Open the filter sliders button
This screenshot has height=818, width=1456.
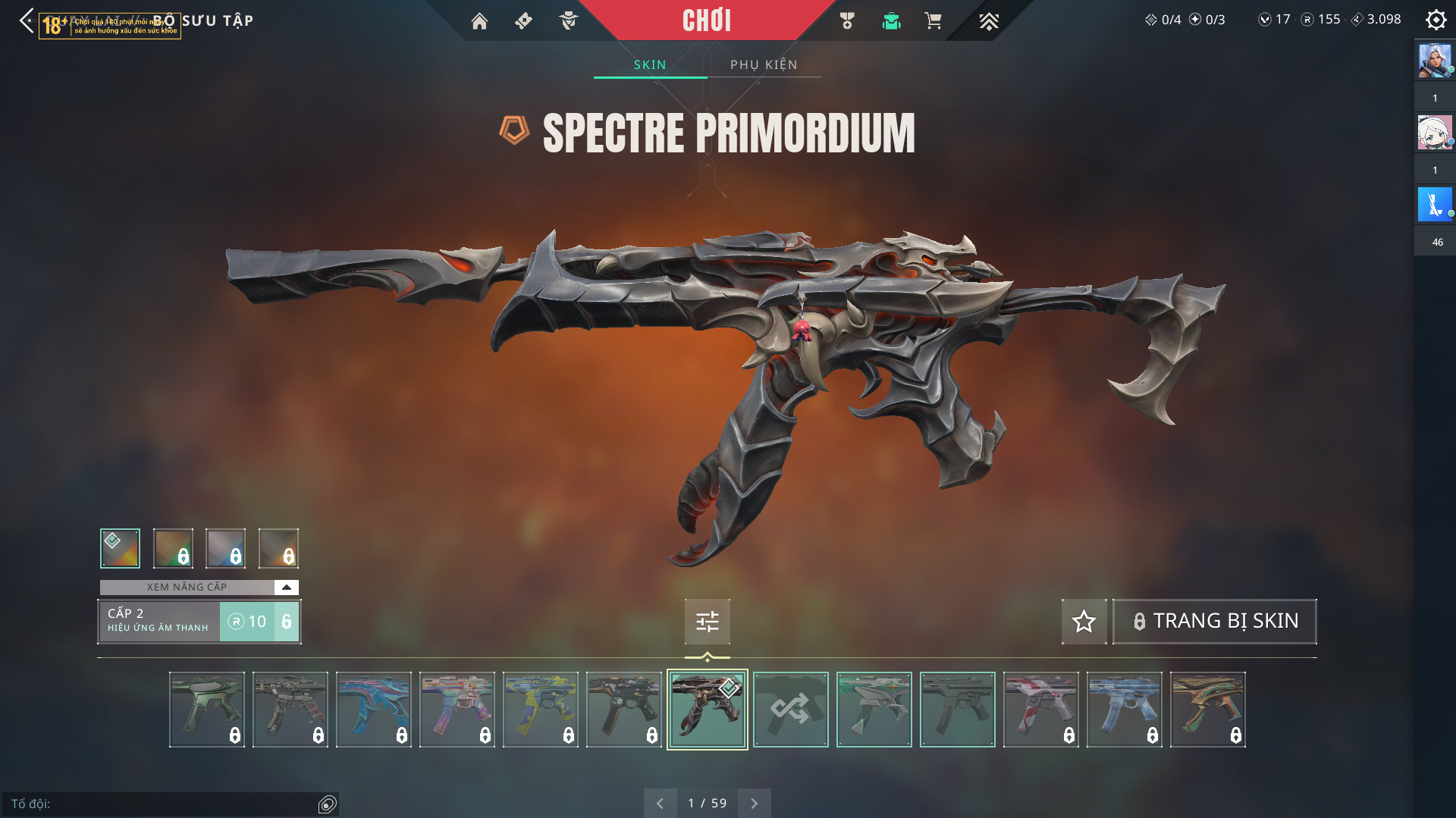pyautogui.click(x=707, y=622)
